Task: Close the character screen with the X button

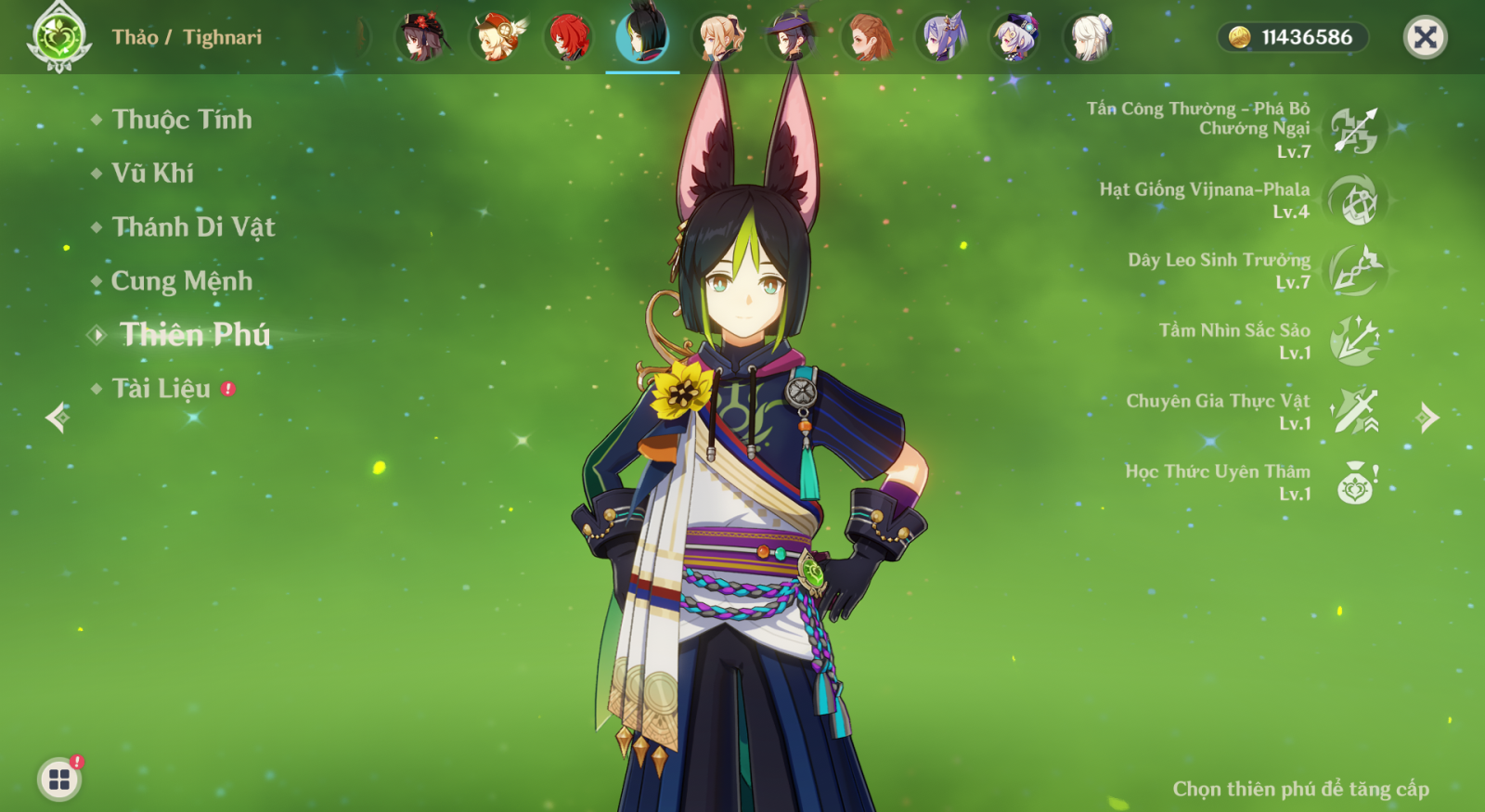Action: 1425,38
